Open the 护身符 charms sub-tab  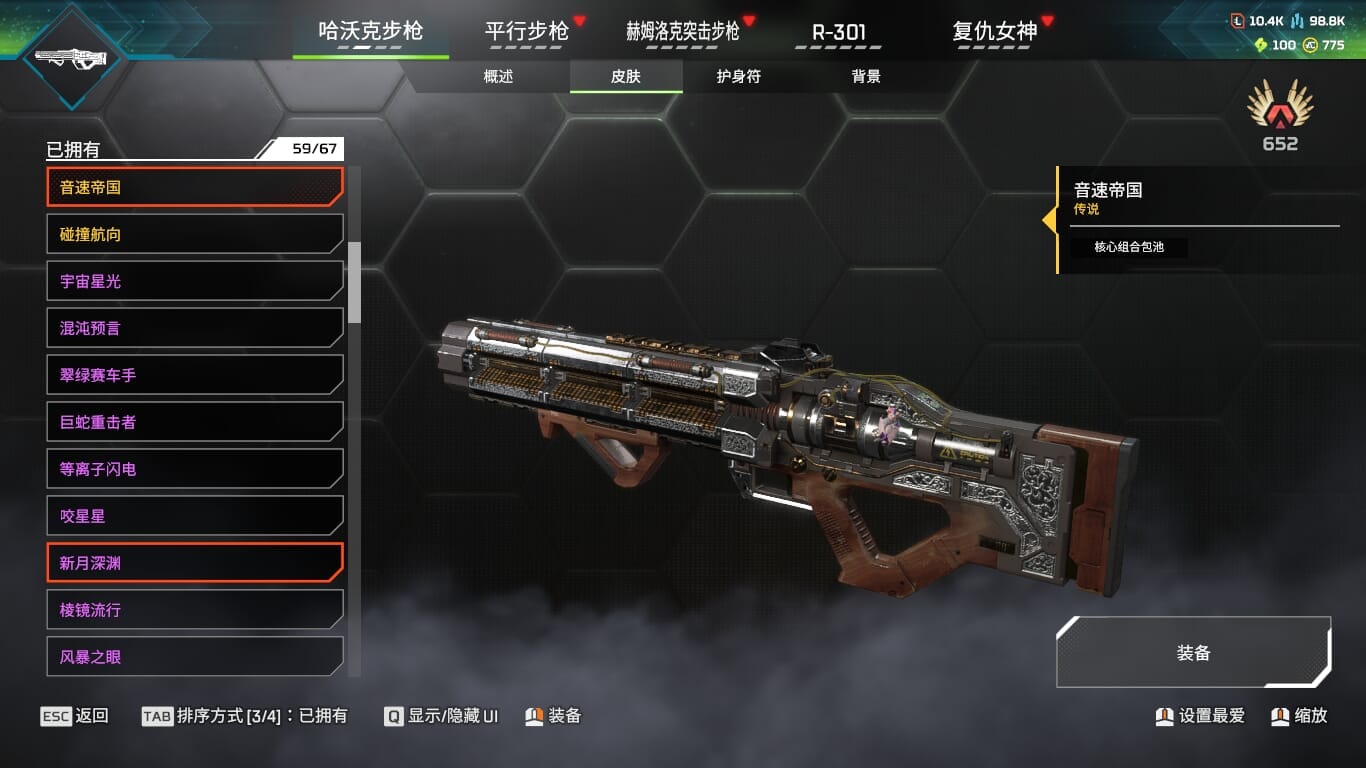tap(738, 77)
